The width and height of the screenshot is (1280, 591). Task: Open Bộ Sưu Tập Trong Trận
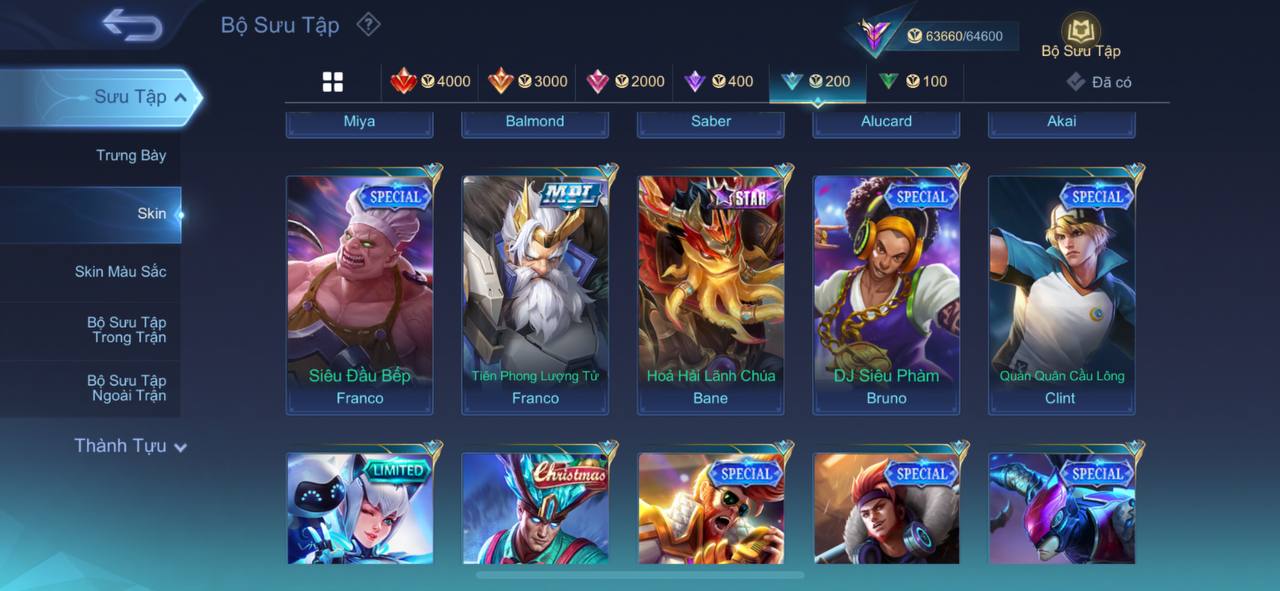(x=126, y=330)
